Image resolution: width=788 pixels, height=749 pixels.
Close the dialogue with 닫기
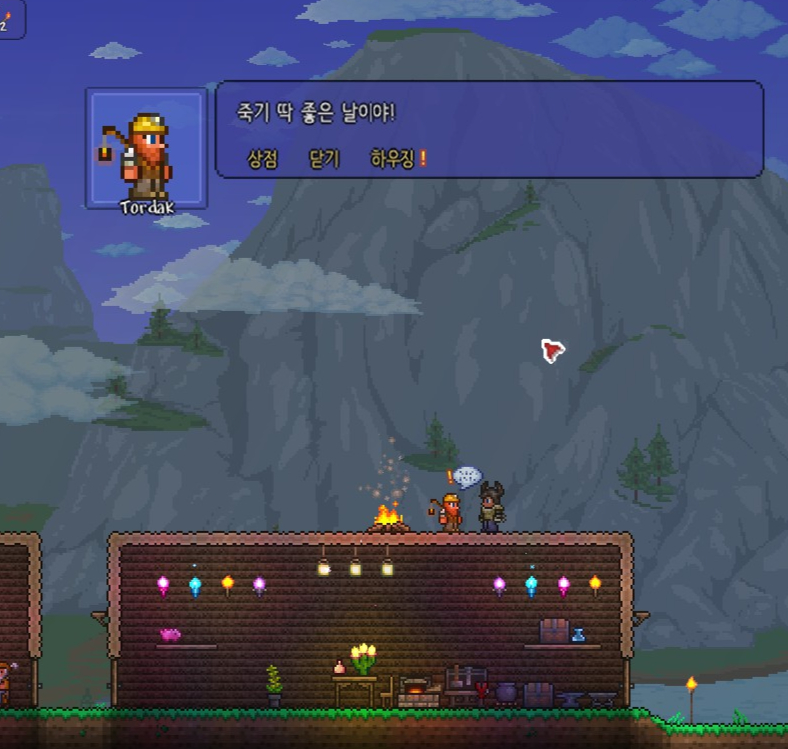[324, 159]
